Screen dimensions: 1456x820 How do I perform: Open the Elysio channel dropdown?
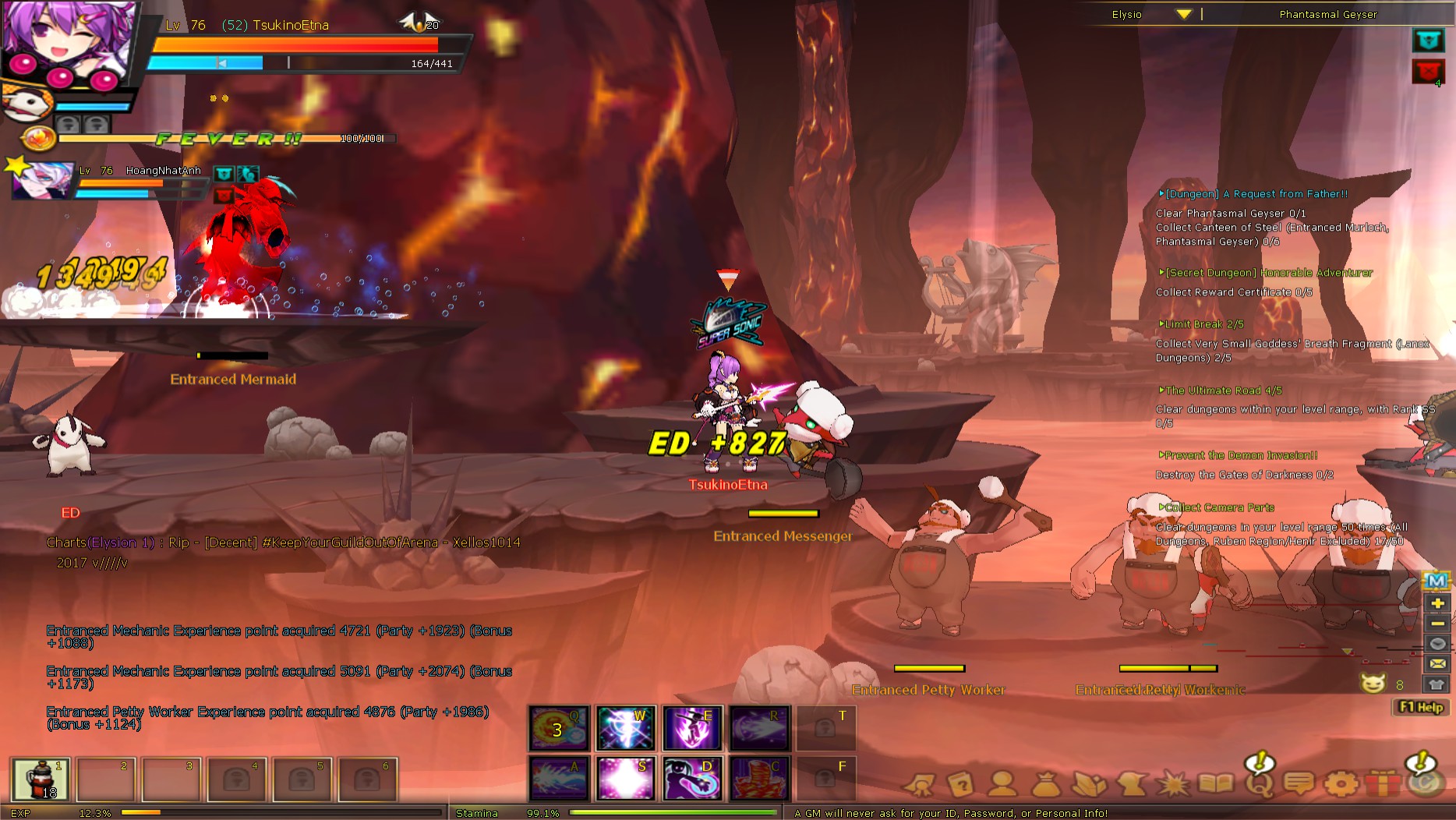pos(1183,13)
